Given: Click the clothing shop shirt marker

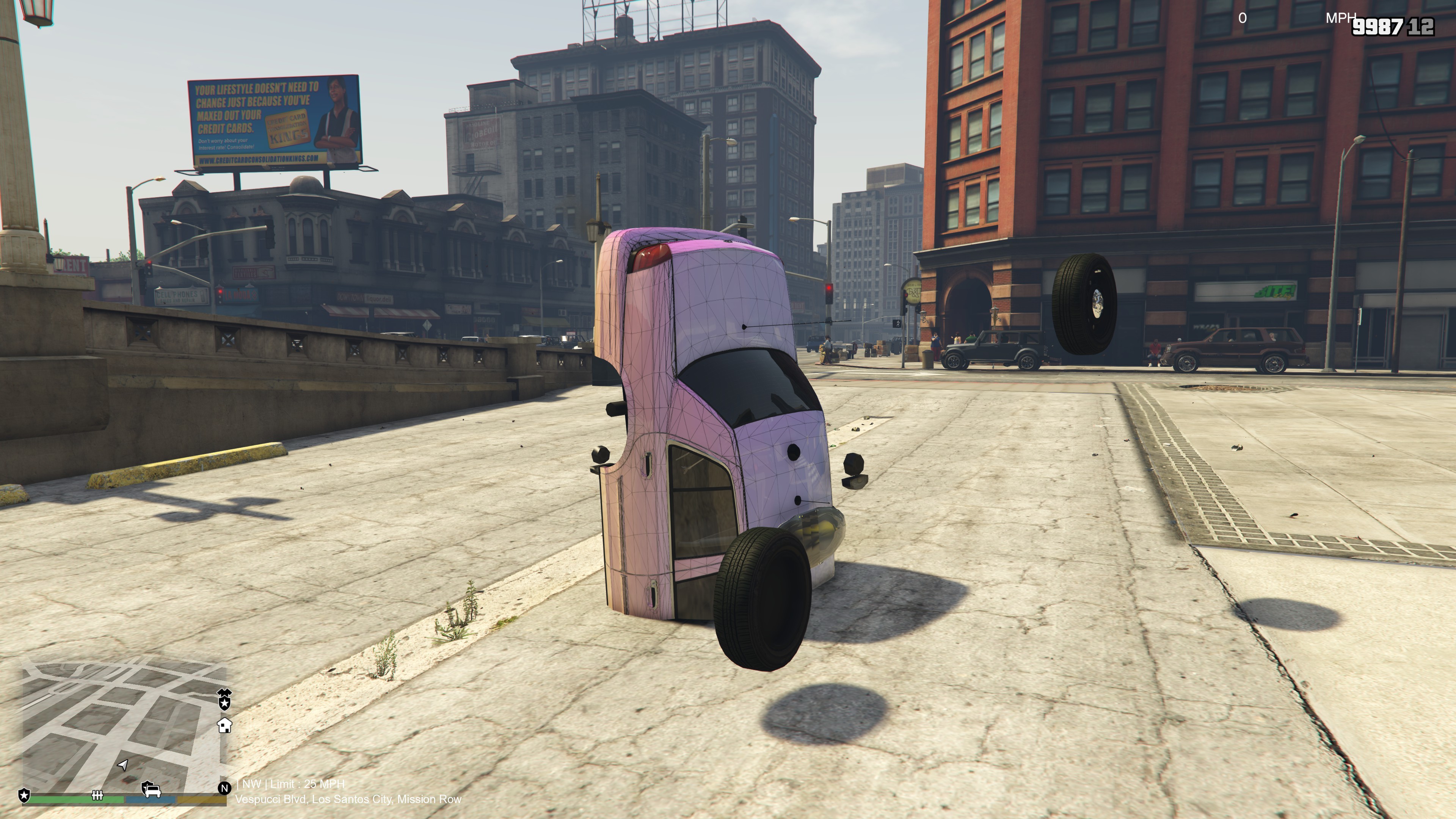Looking at the screenshot, I should [x=225, y=692].
